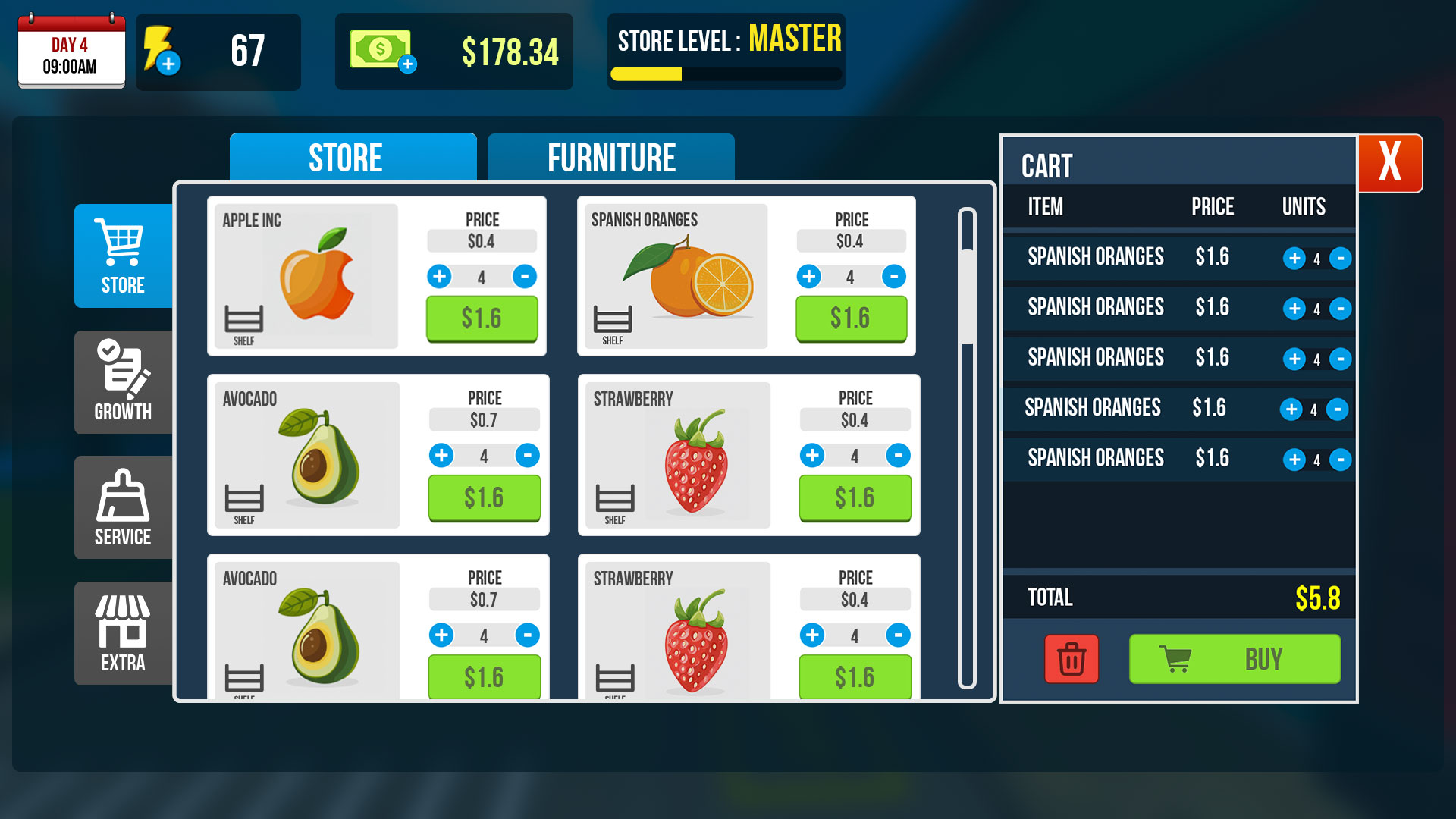This screenshot has height=819, width=1456.
Task: Decrease units of last Spanish Oranges cart entry
Action: click(x=1341, y=460)
